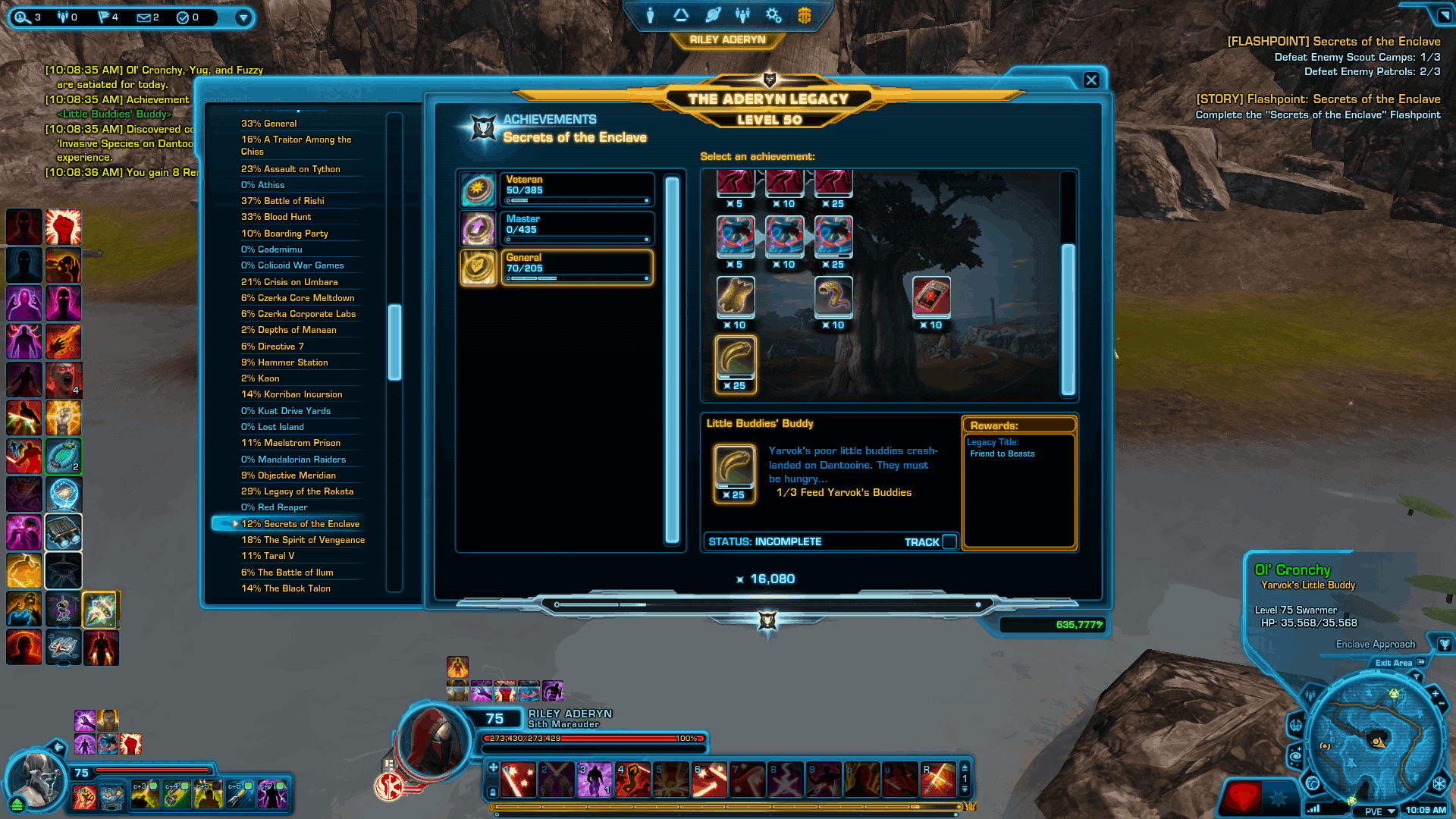The image size is (1456, 819).
Task: Open inventory via the triangle icon
Action: (x=680, y=14)
